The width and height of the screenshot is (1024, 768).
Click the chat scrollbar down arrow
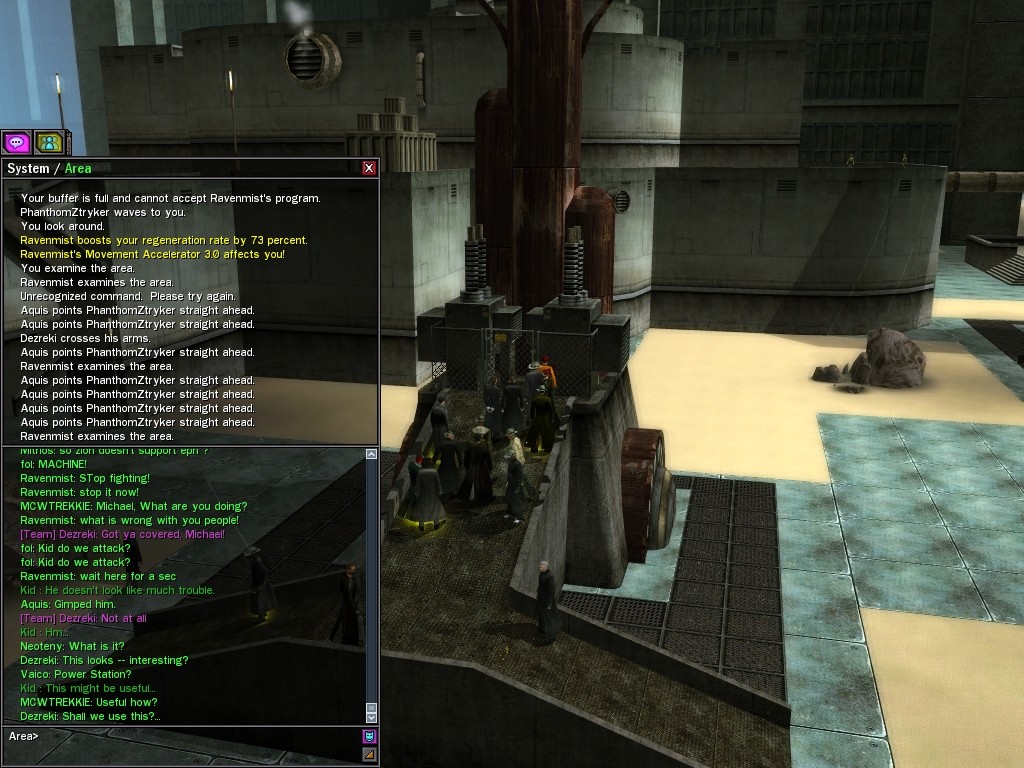372,716
